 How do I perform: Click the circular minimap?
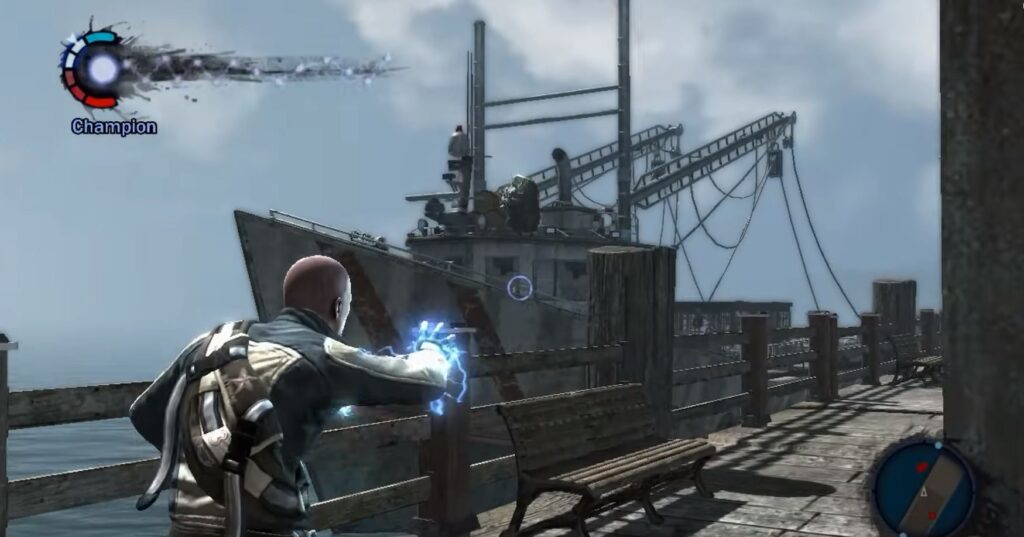(921, 488)
